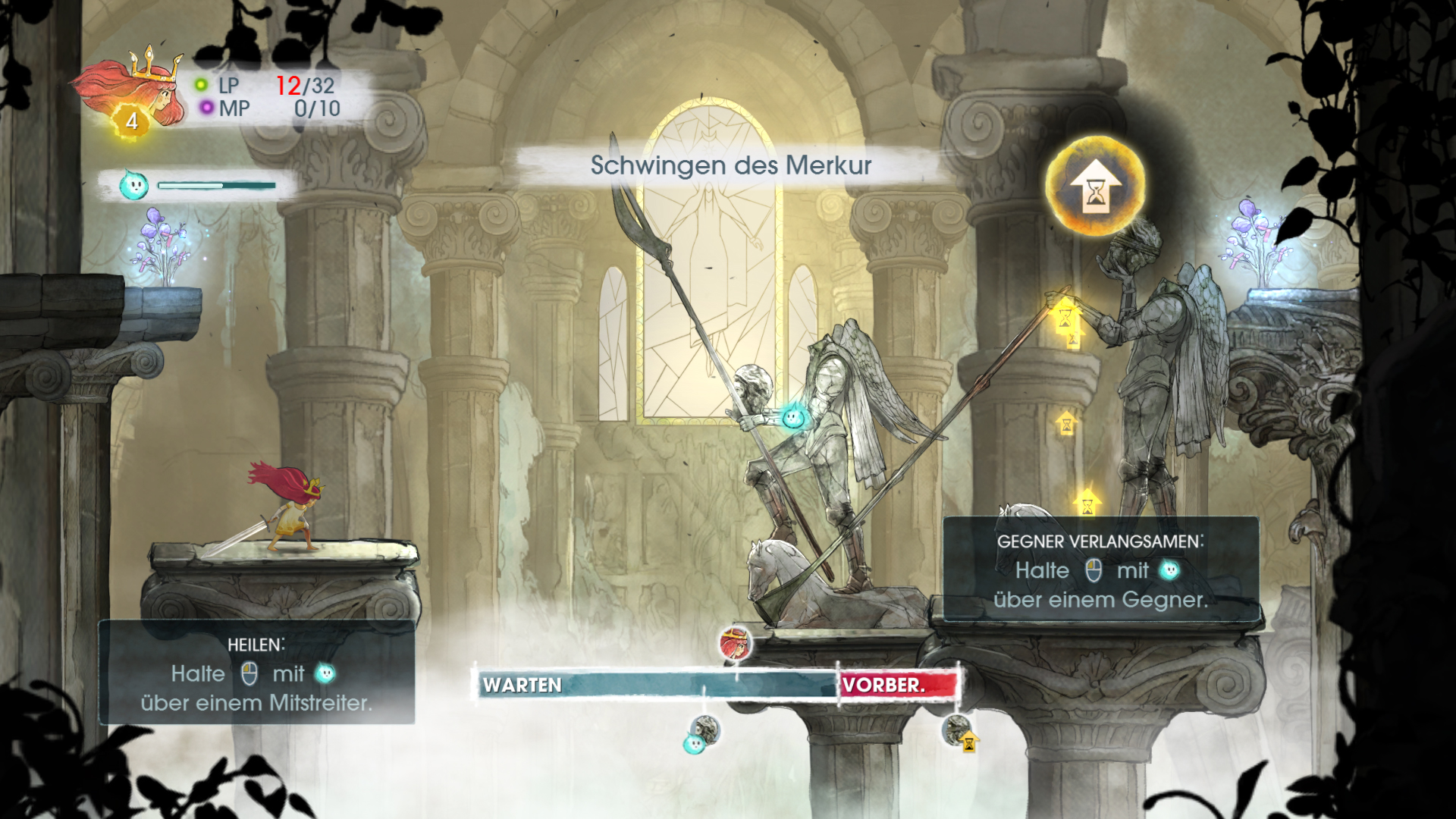Select the enemy timeline marker with hourglass badge
Viewport: 1456px width, 819px height.
point(958,732)
